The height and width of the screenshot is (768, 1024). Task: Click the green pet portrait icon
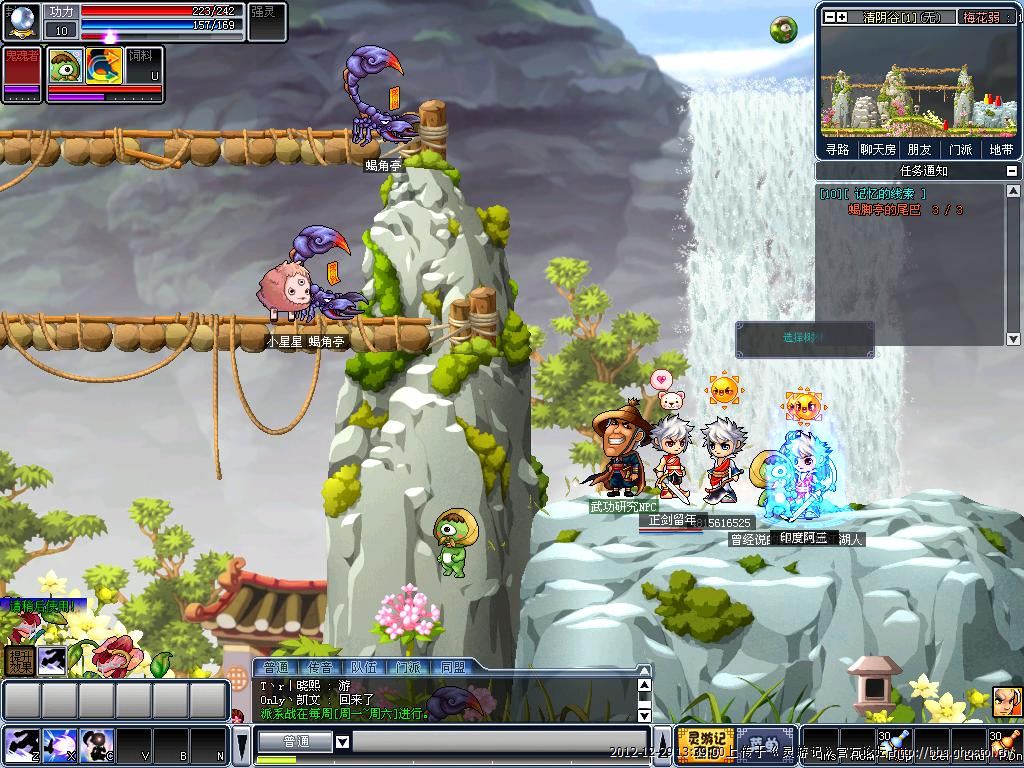coord(66,65)
